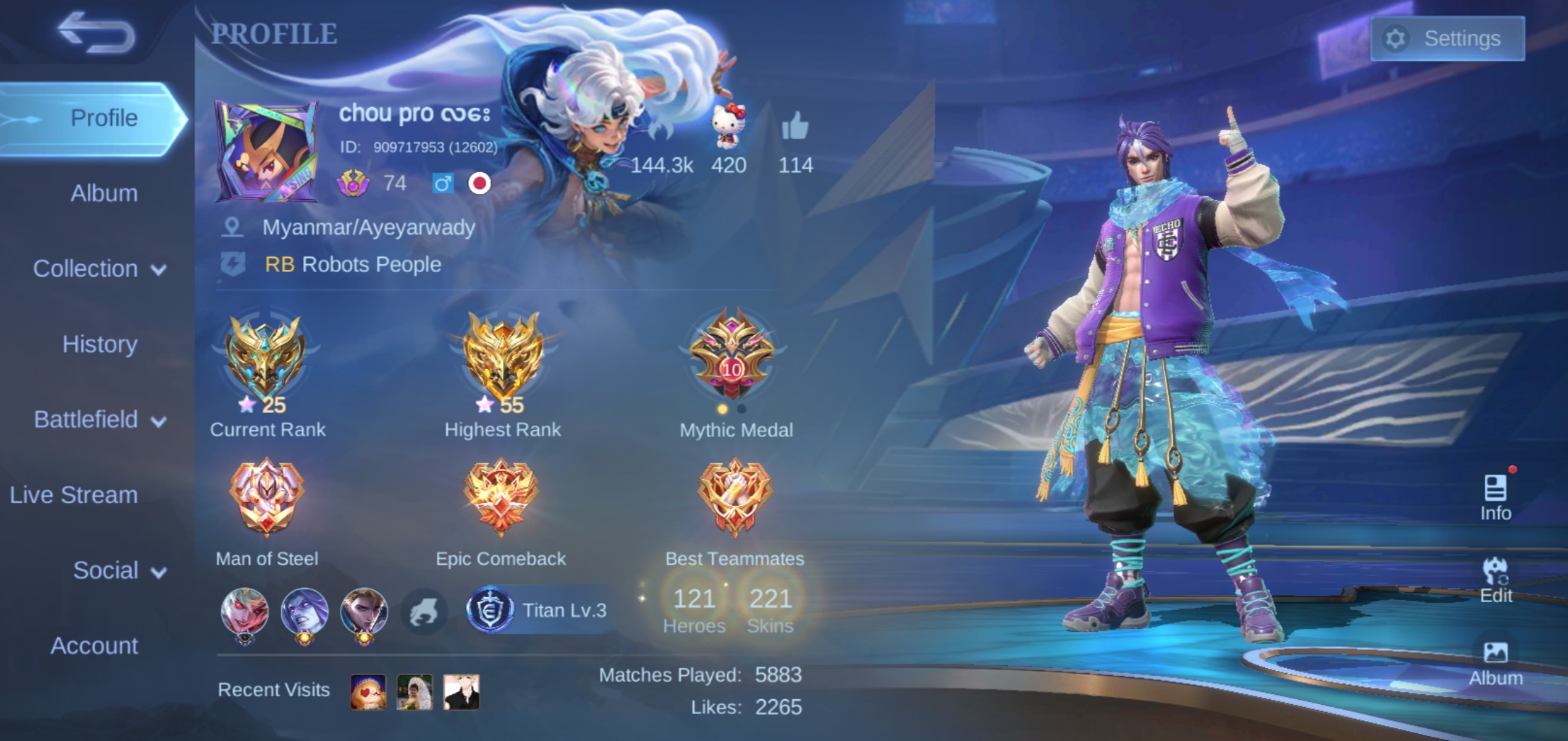Select the Live Stream tab
This screenshot has height=741, width=1568.
coord(74,495)
